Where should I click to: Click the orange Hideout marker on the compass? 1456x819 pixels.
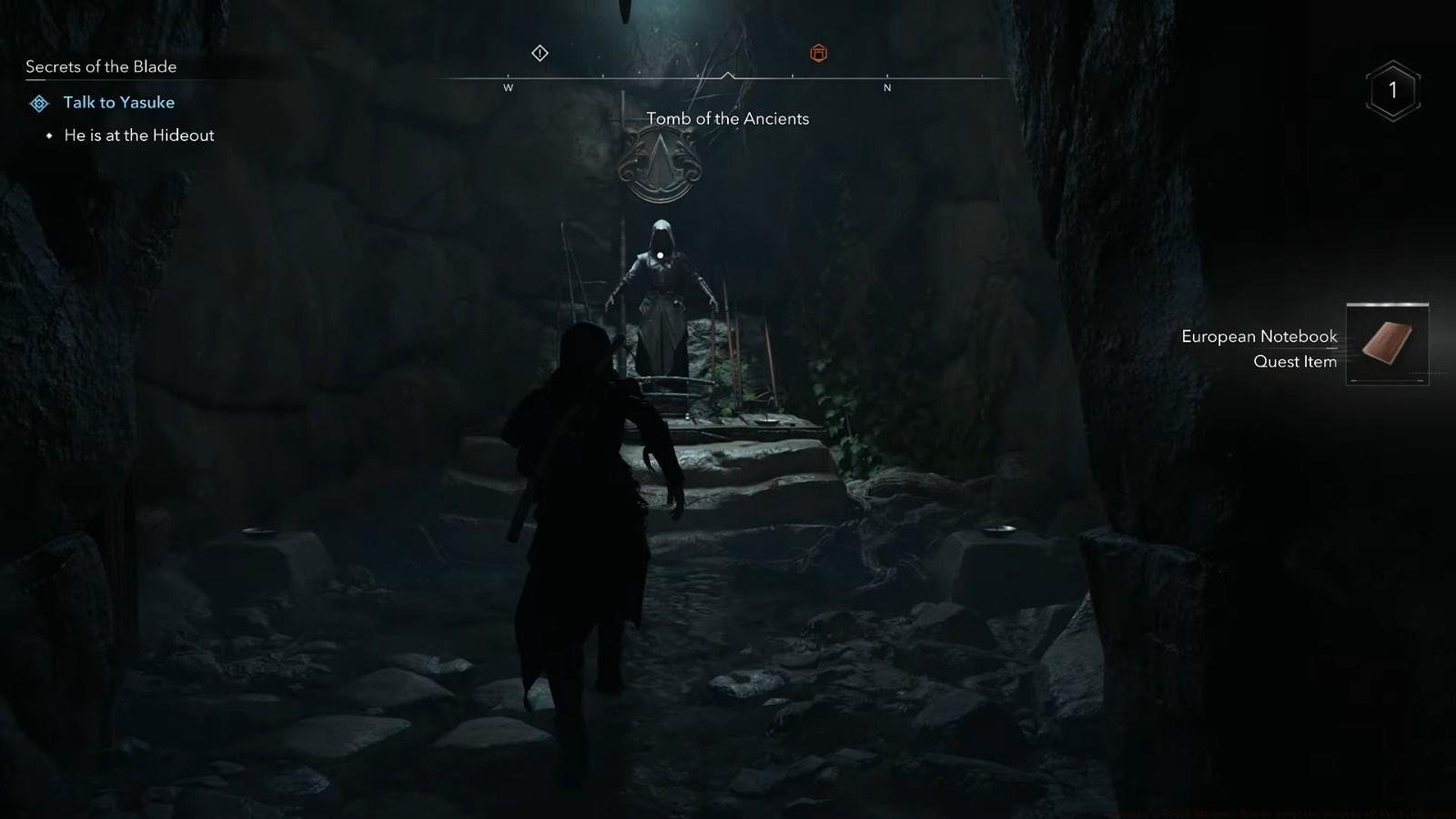(818, 53)
